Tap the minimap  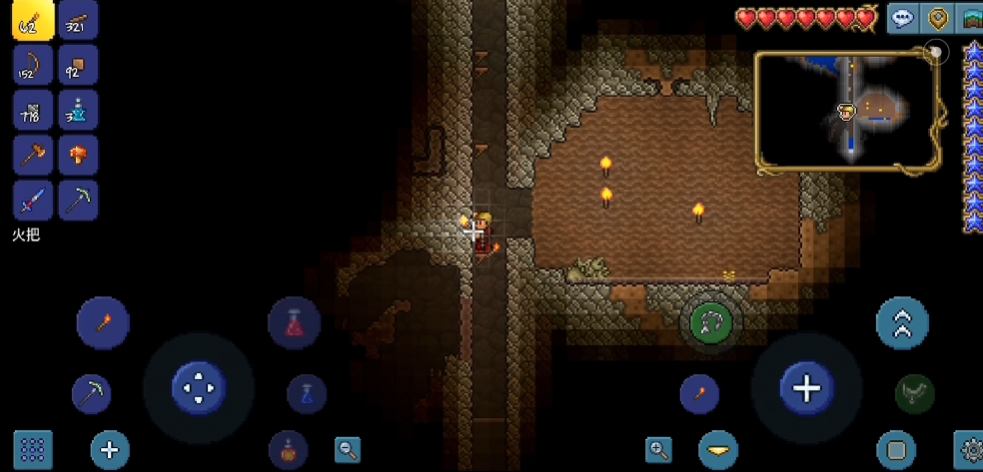(848, 110)
